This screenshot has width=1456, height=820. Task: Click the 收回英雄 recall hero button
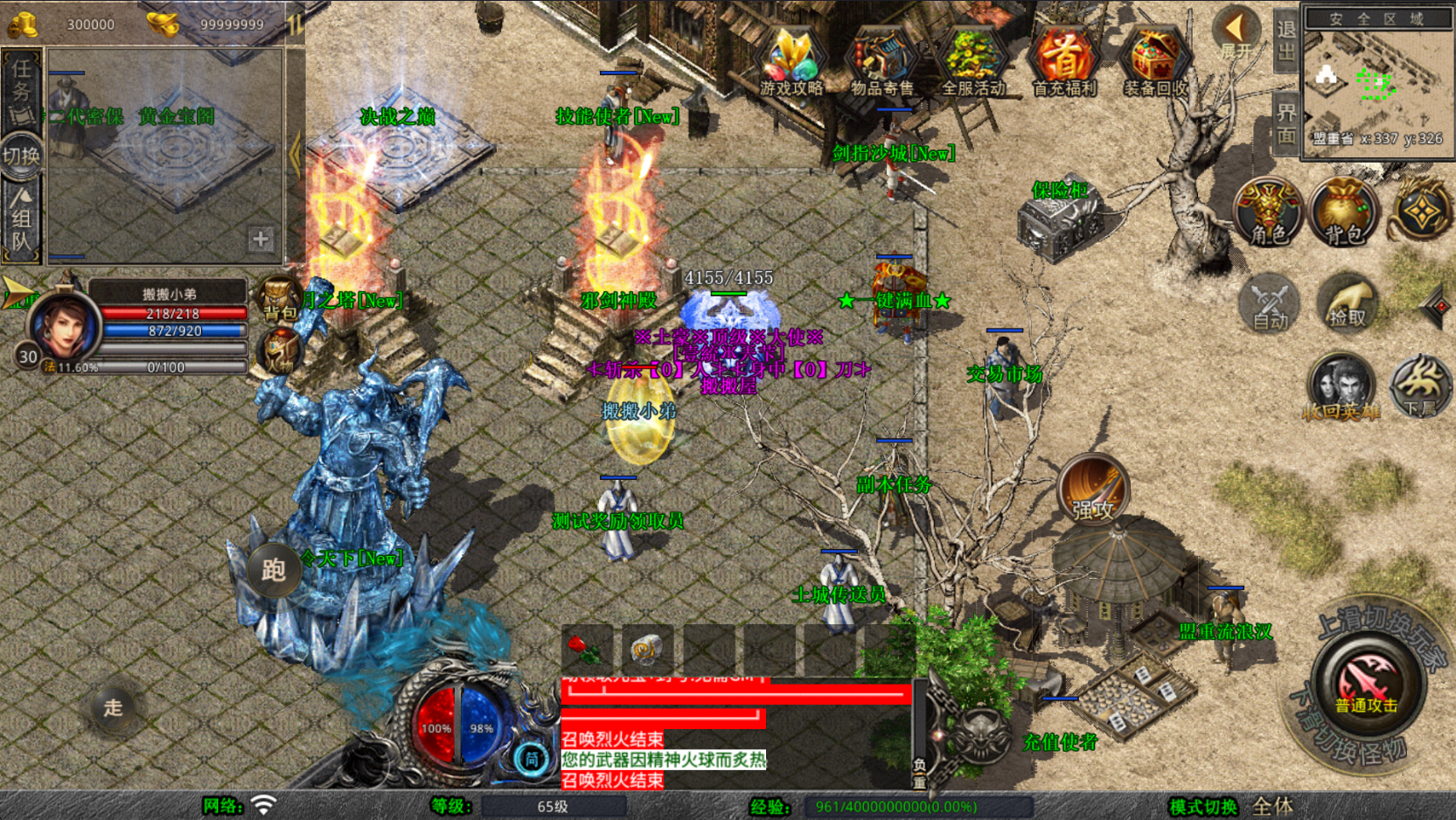1341,387
